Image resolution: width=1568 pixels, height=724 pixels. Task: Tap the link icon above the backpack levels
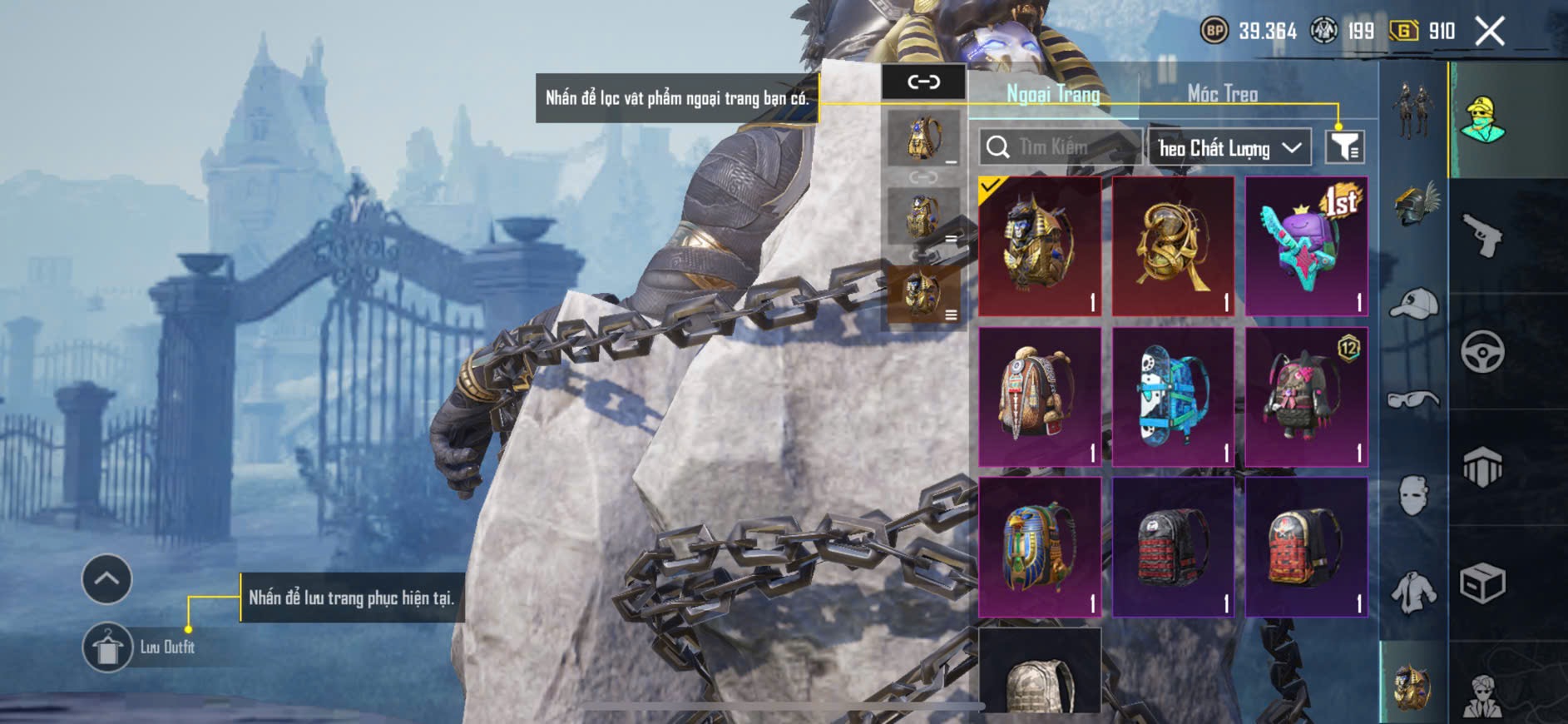click(923, 82)
